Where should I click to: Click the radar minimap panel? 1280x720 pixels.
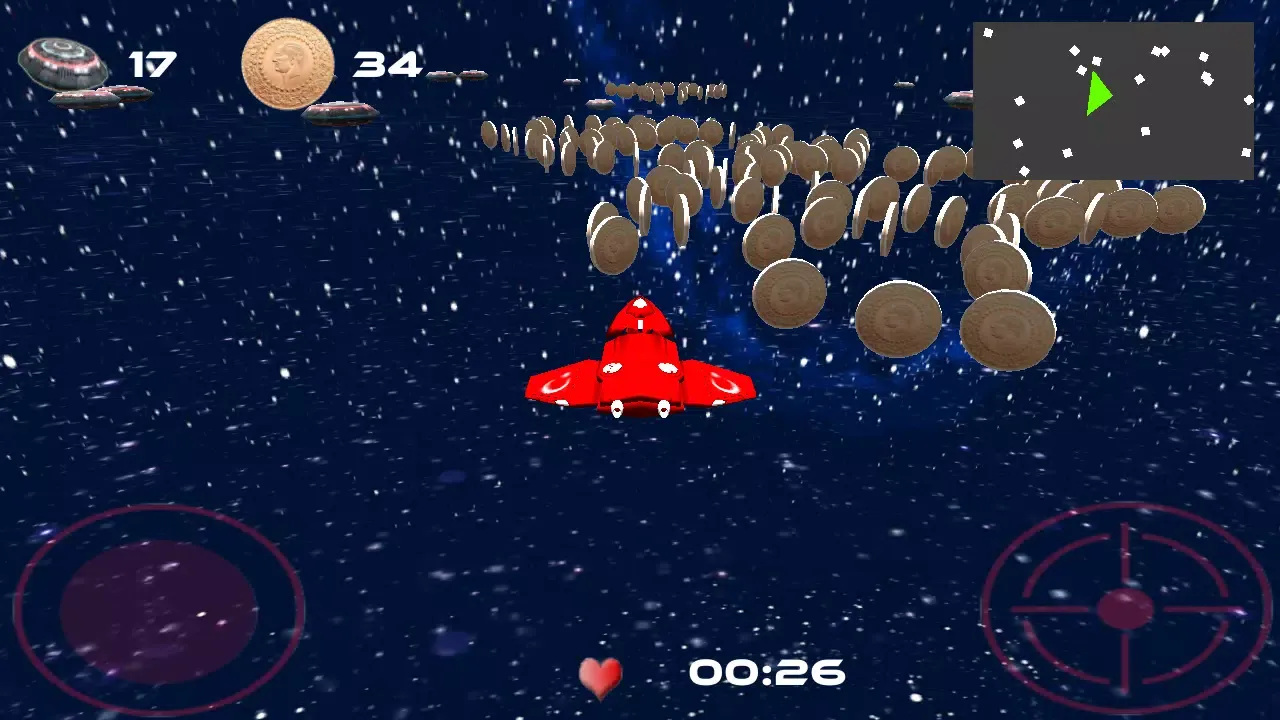pyautogui.click(x=1113, y=101)
